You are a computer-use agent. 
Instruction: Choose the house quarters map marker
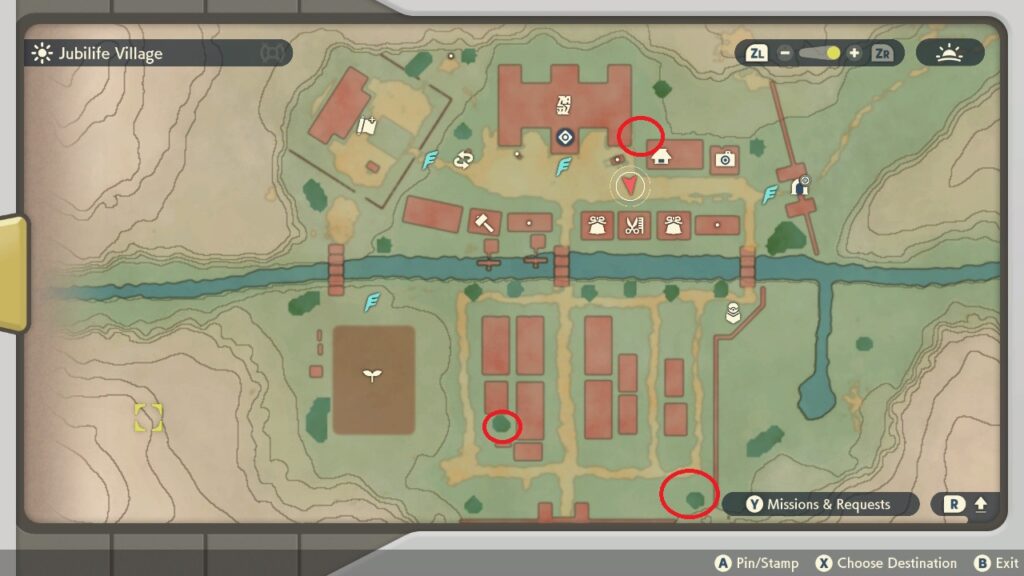(660, 156)
